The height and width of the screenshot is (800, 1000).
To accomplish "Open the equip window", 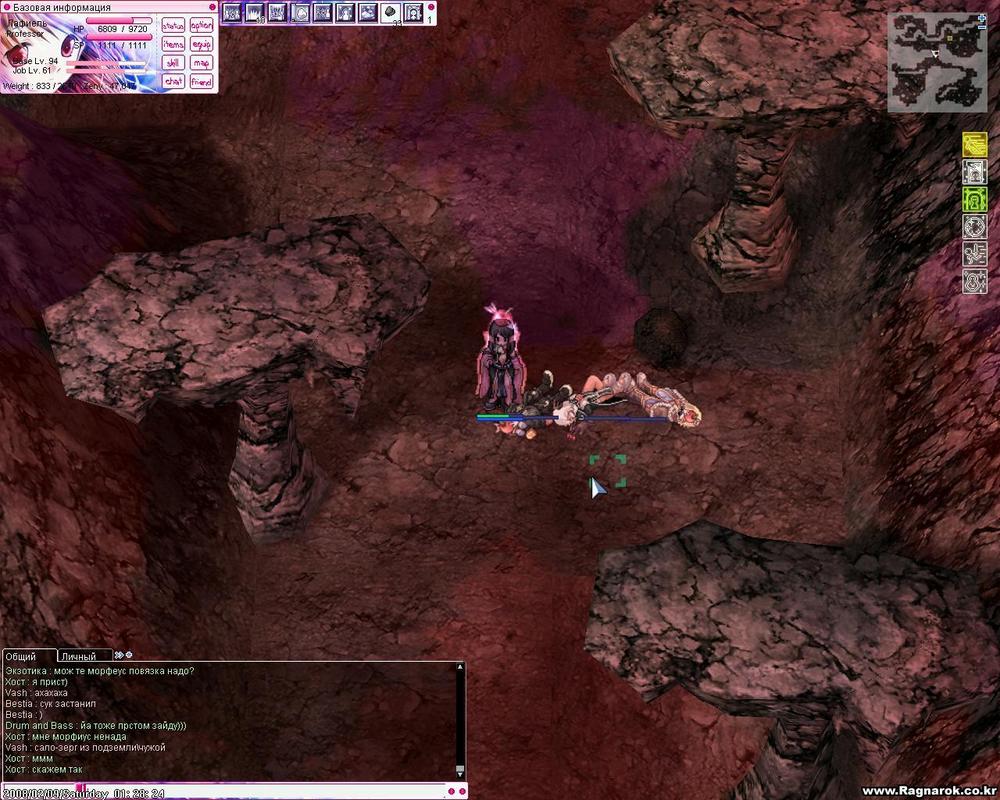I will click(x=201, y=44).
